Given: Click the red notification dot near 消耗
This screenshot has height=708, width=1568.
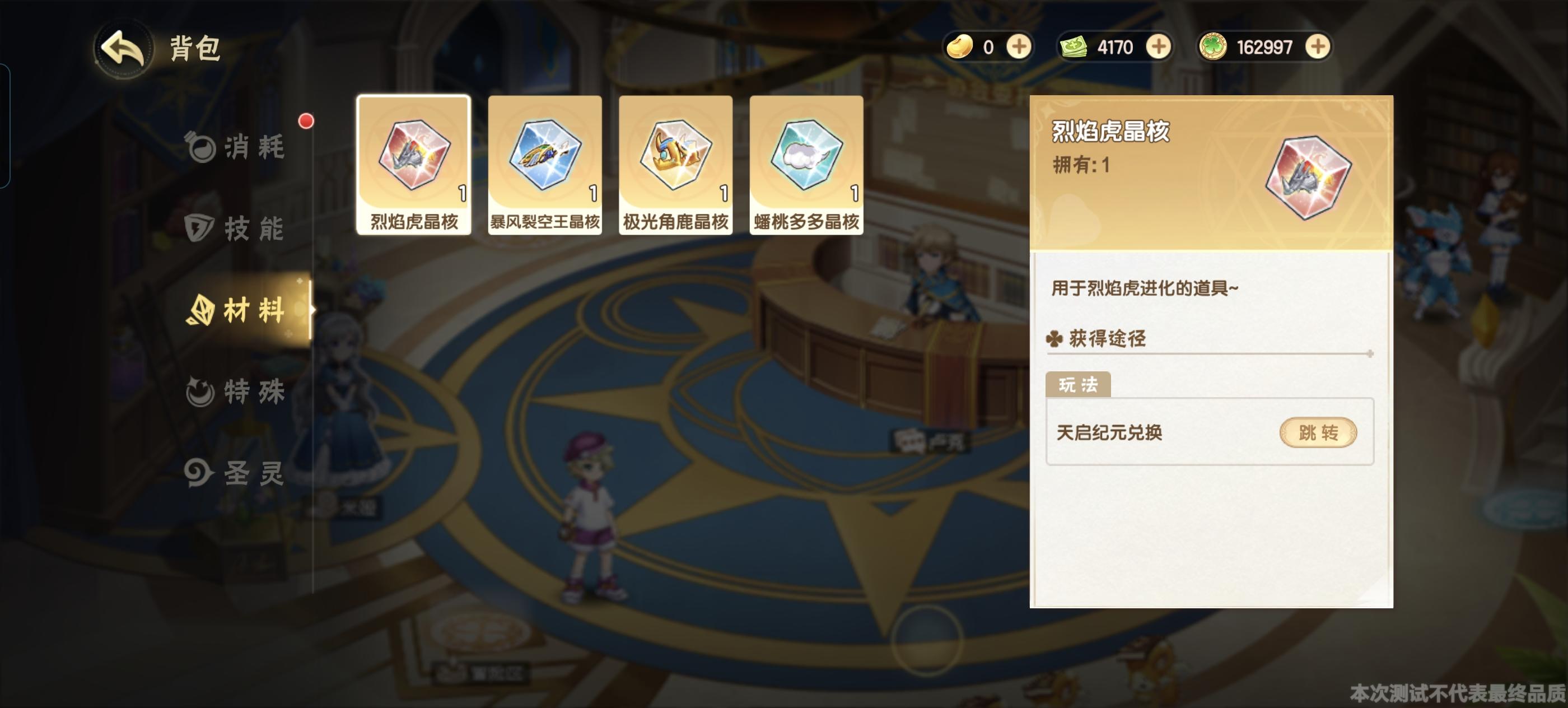Looking at the screenshot, I should (305, 122).
